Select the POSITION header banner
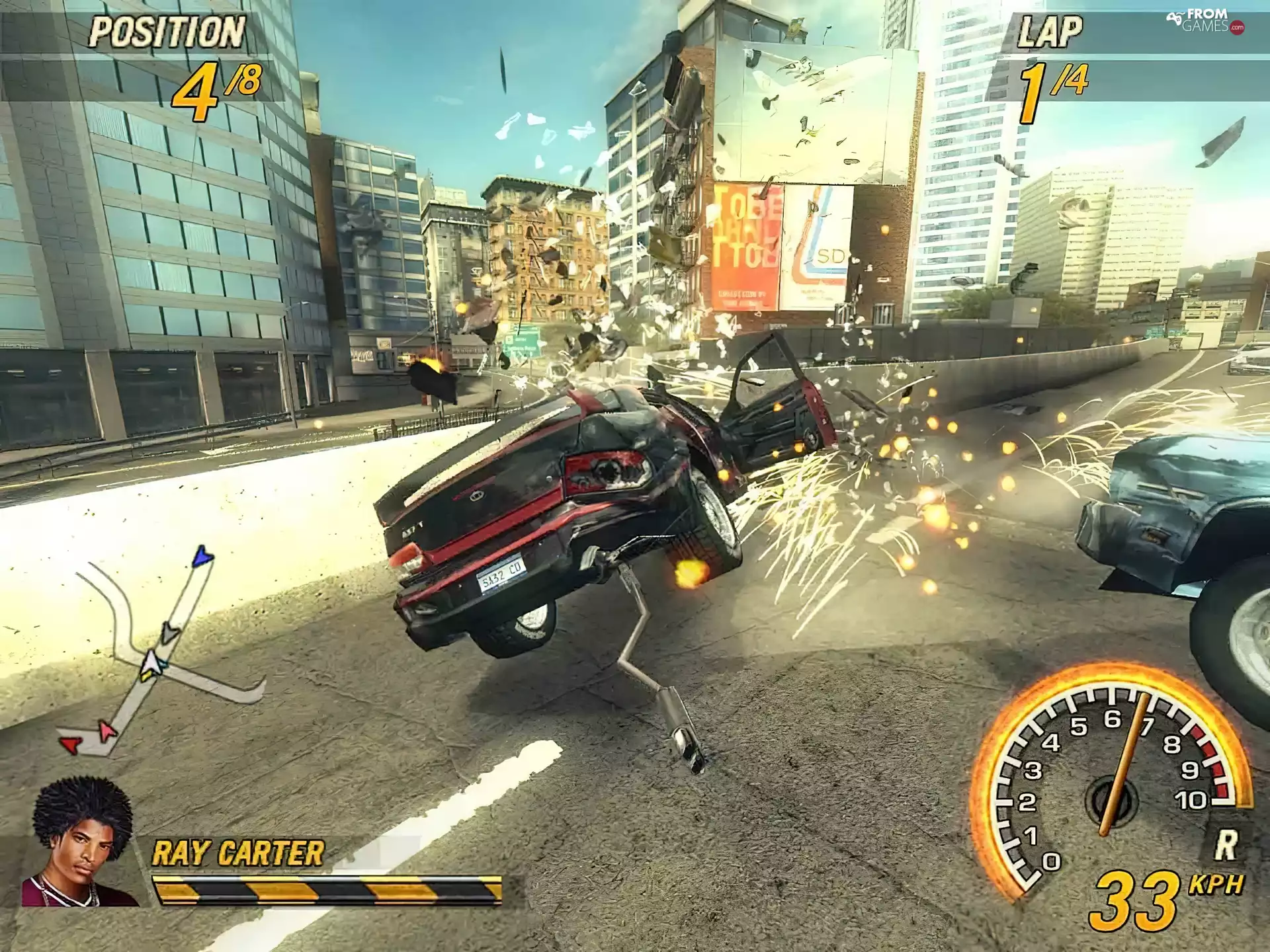Screen dimensions: 1270x952 pos(167,30)
